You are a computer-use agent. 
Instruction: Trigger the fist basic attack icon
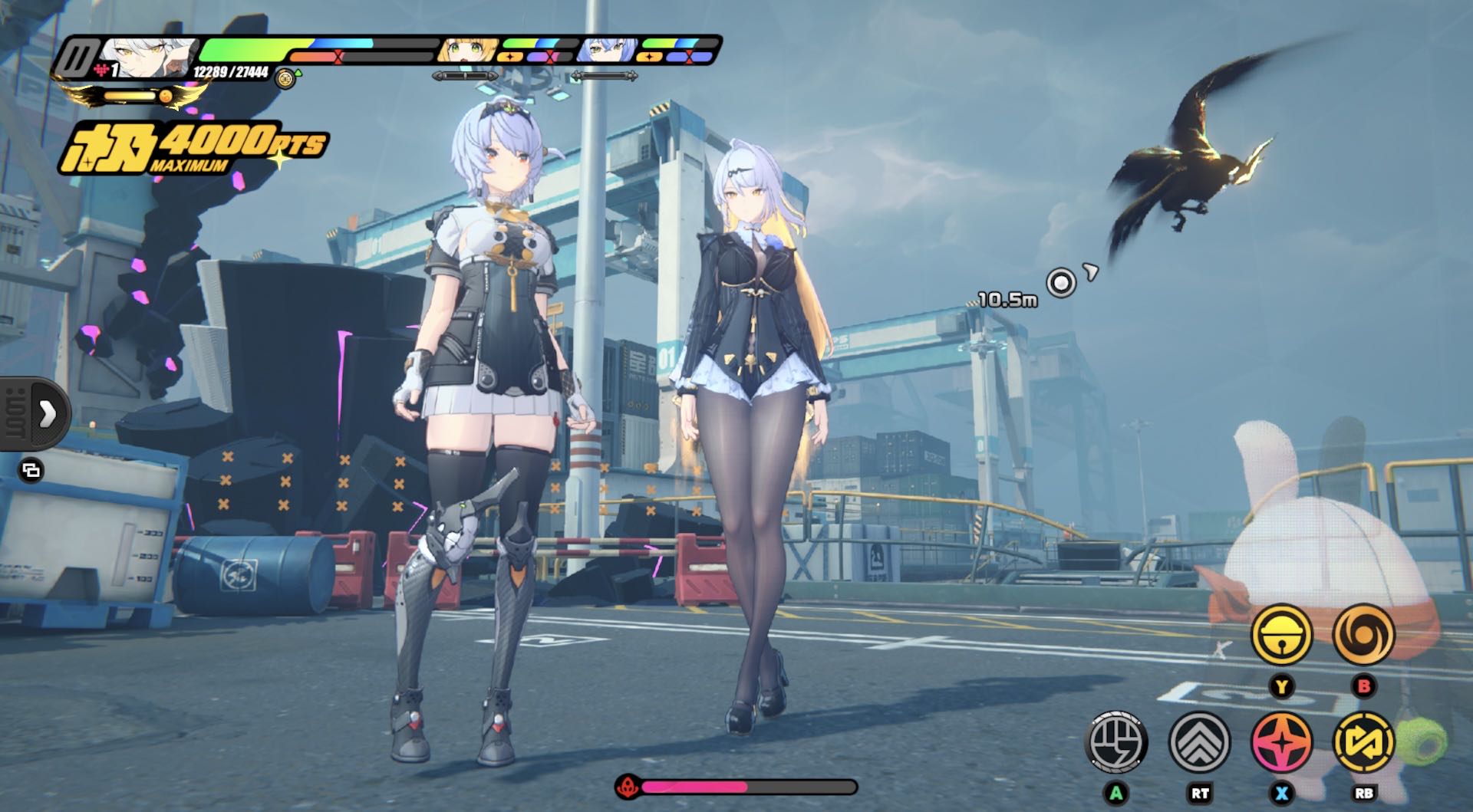[x=1117, y=741]
